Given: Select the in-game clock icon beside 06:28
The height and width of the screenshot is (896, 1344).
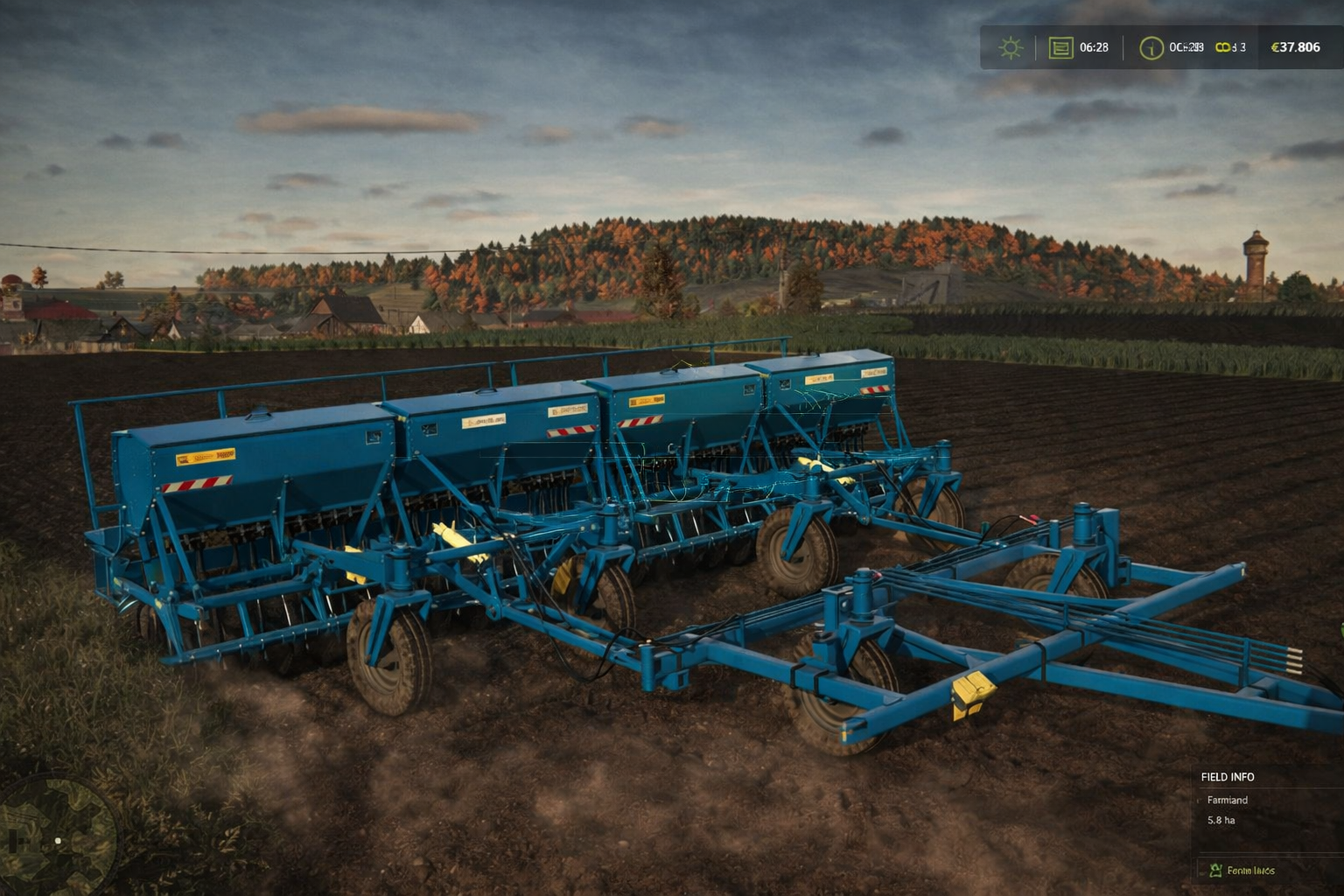Looking at the screenshot, I should [1060, 46].
